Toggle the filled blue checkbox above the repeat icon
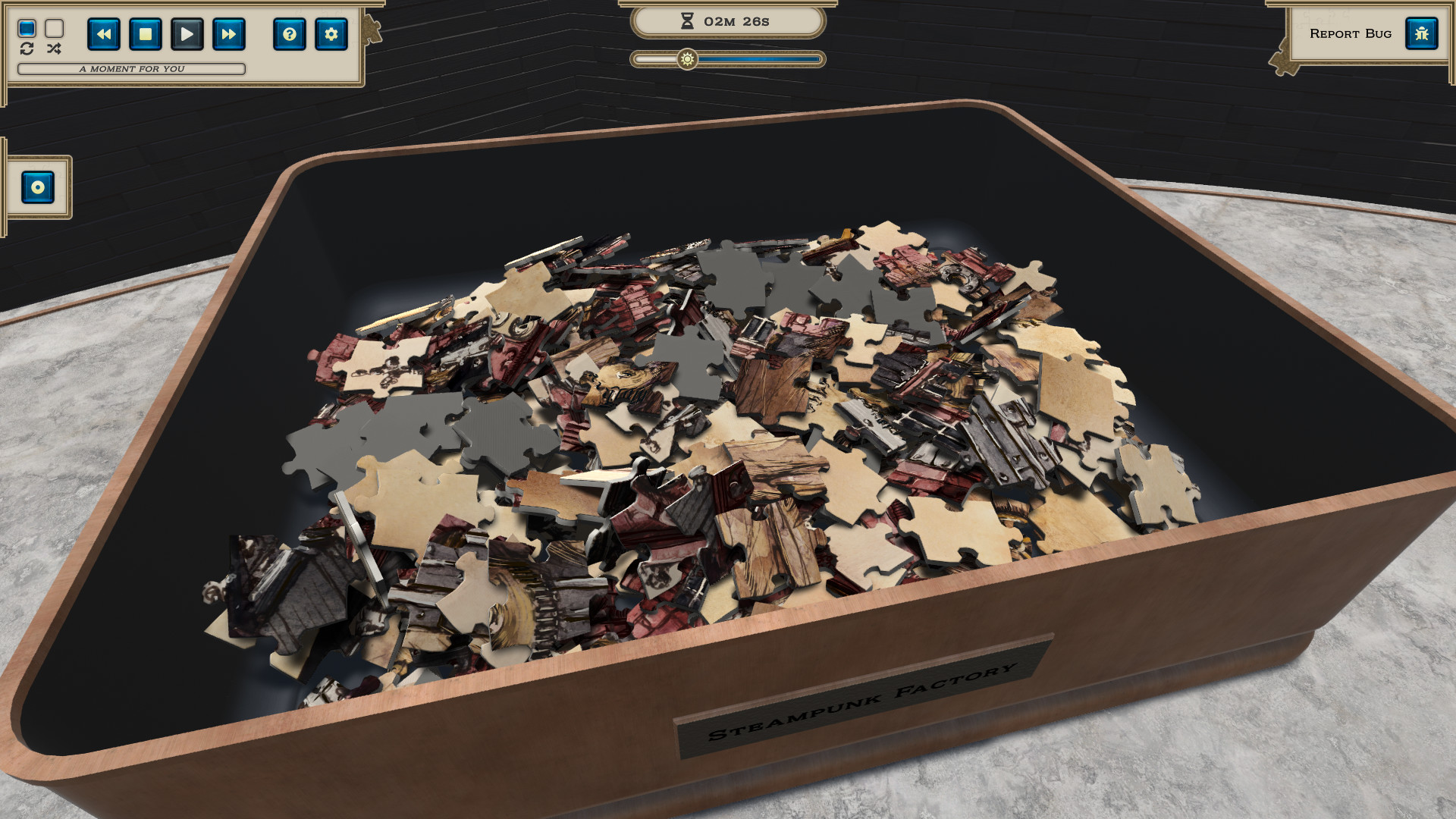 [27, 29]
